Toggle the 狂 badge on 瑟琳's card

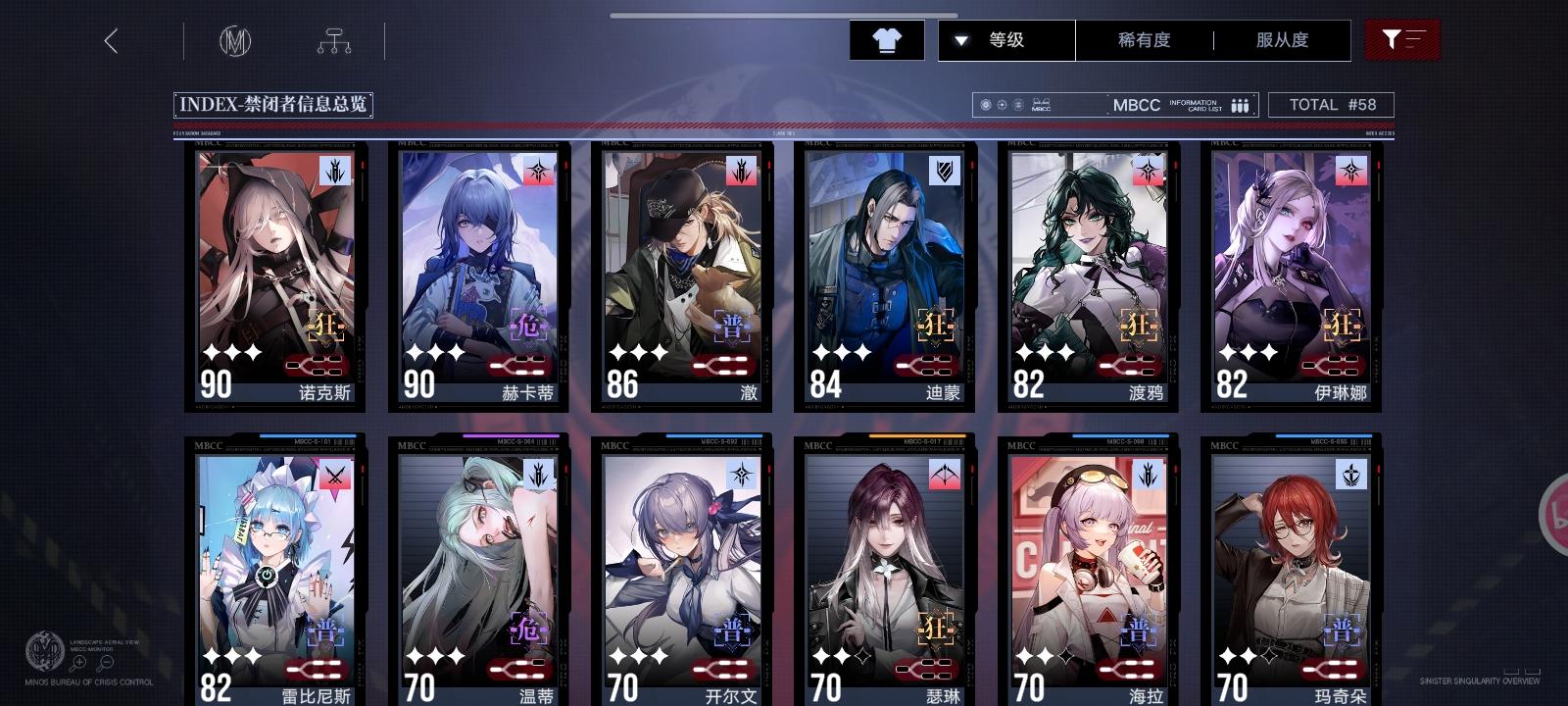click(933, 630)
